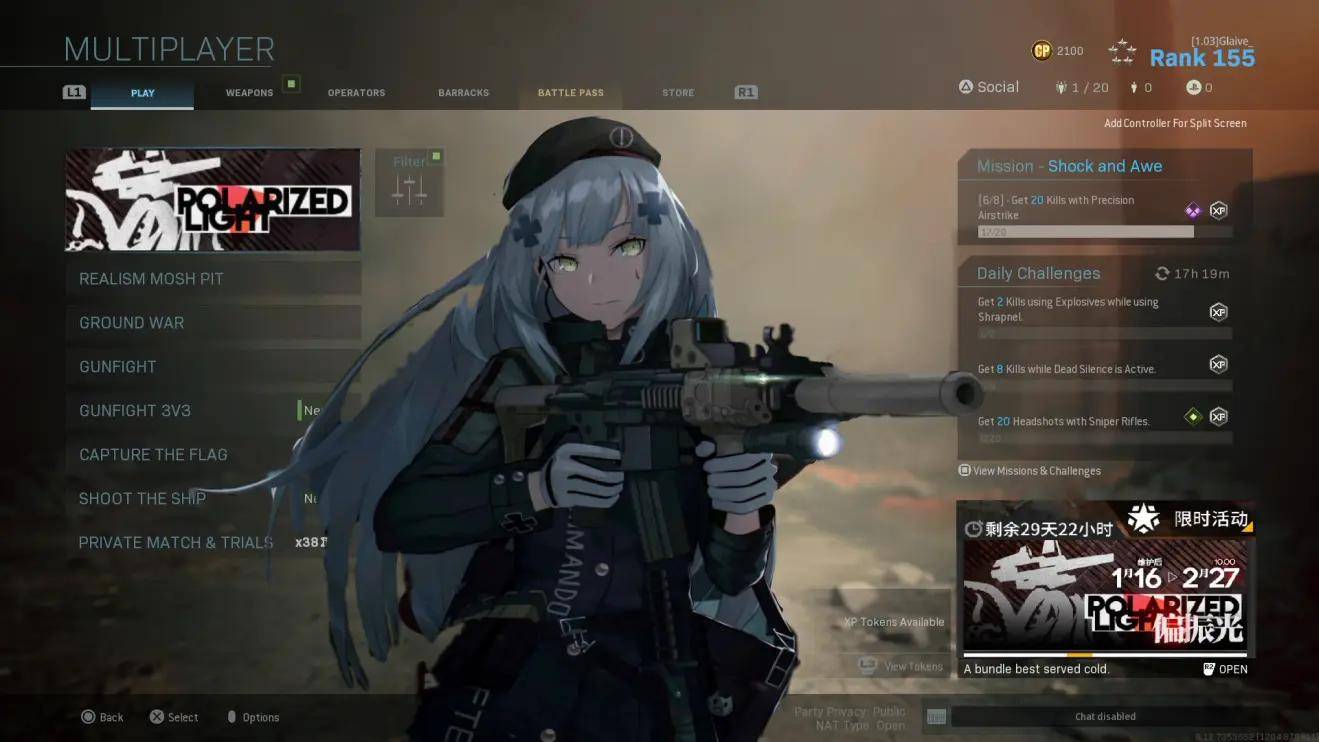Screen dimensions: 1319x742
Task: Click the Rank 155 emblem icon
Action: [1121, 48]
